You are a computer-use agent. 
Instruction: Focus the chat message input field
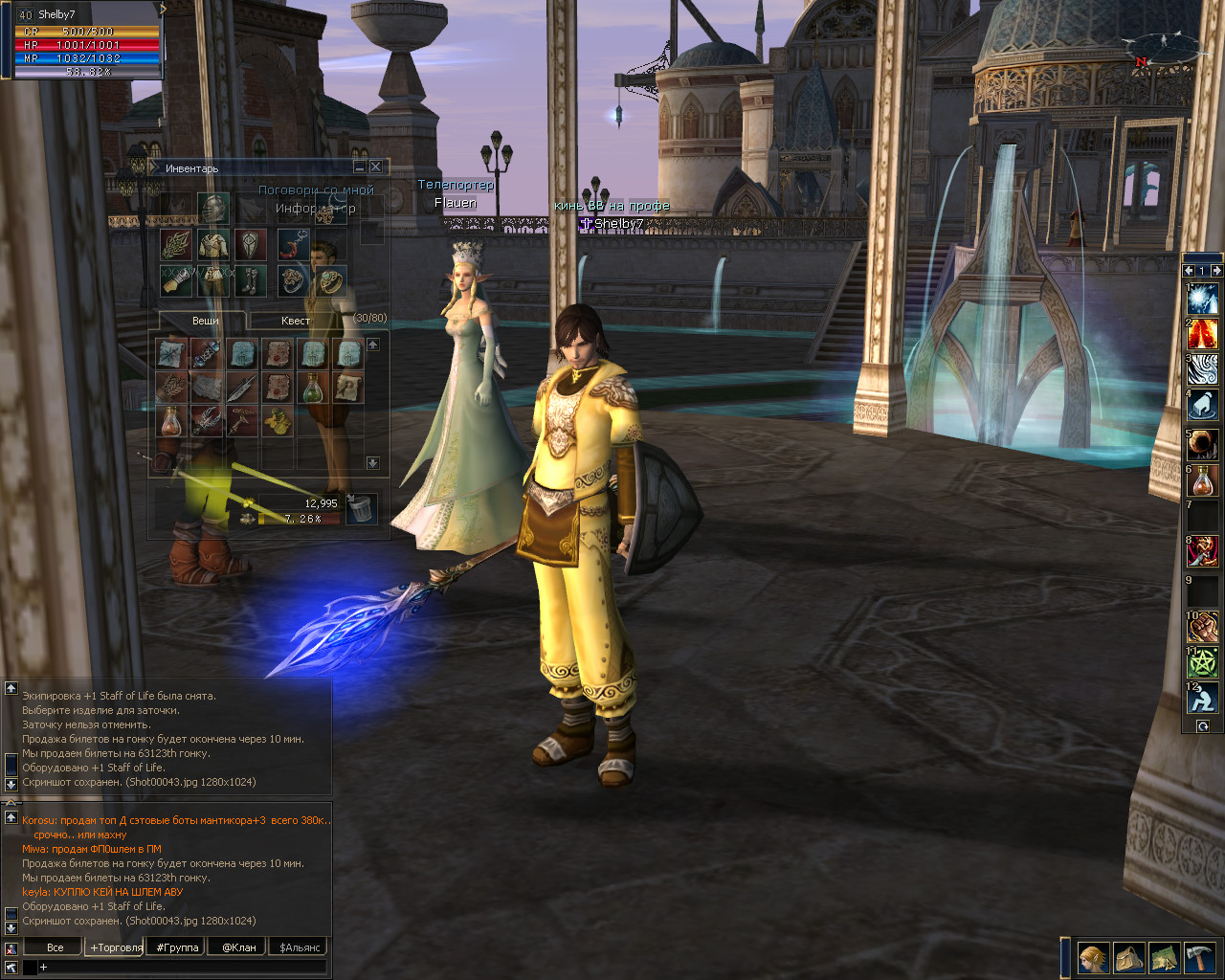coord(182,968)
